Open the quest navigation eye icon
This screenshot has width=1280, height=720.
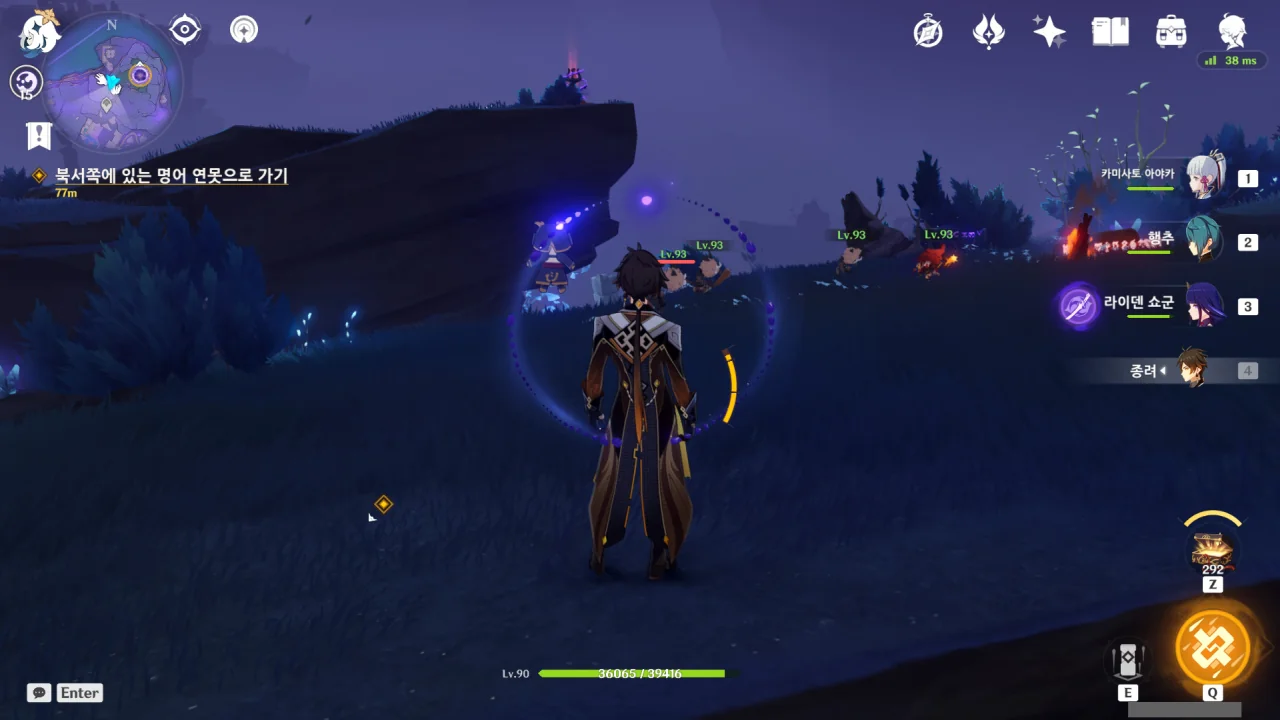(x=185, y=30)
